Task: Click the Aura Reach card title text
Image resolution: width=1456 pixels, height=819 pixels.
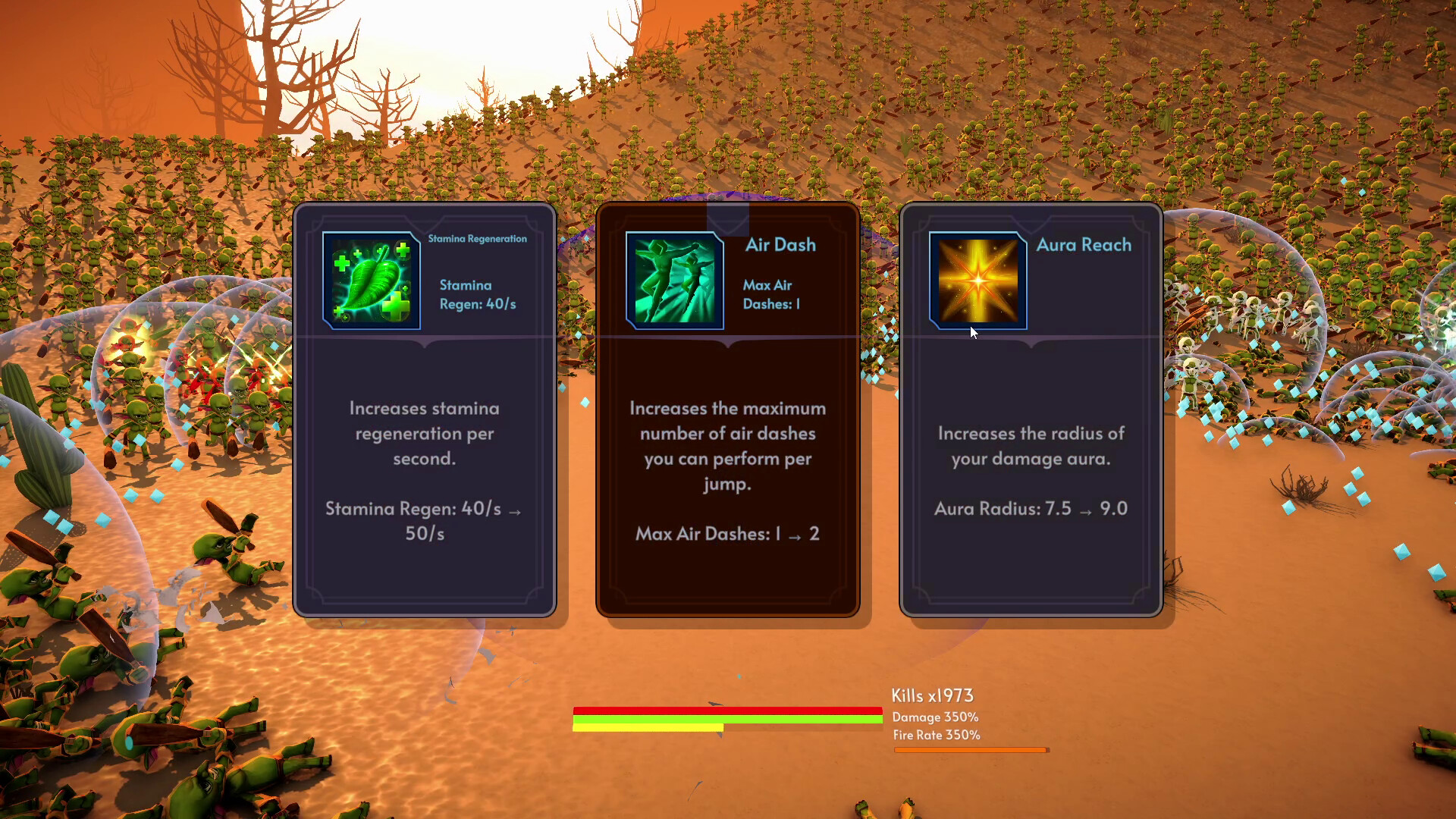Action: point(1084,245)
